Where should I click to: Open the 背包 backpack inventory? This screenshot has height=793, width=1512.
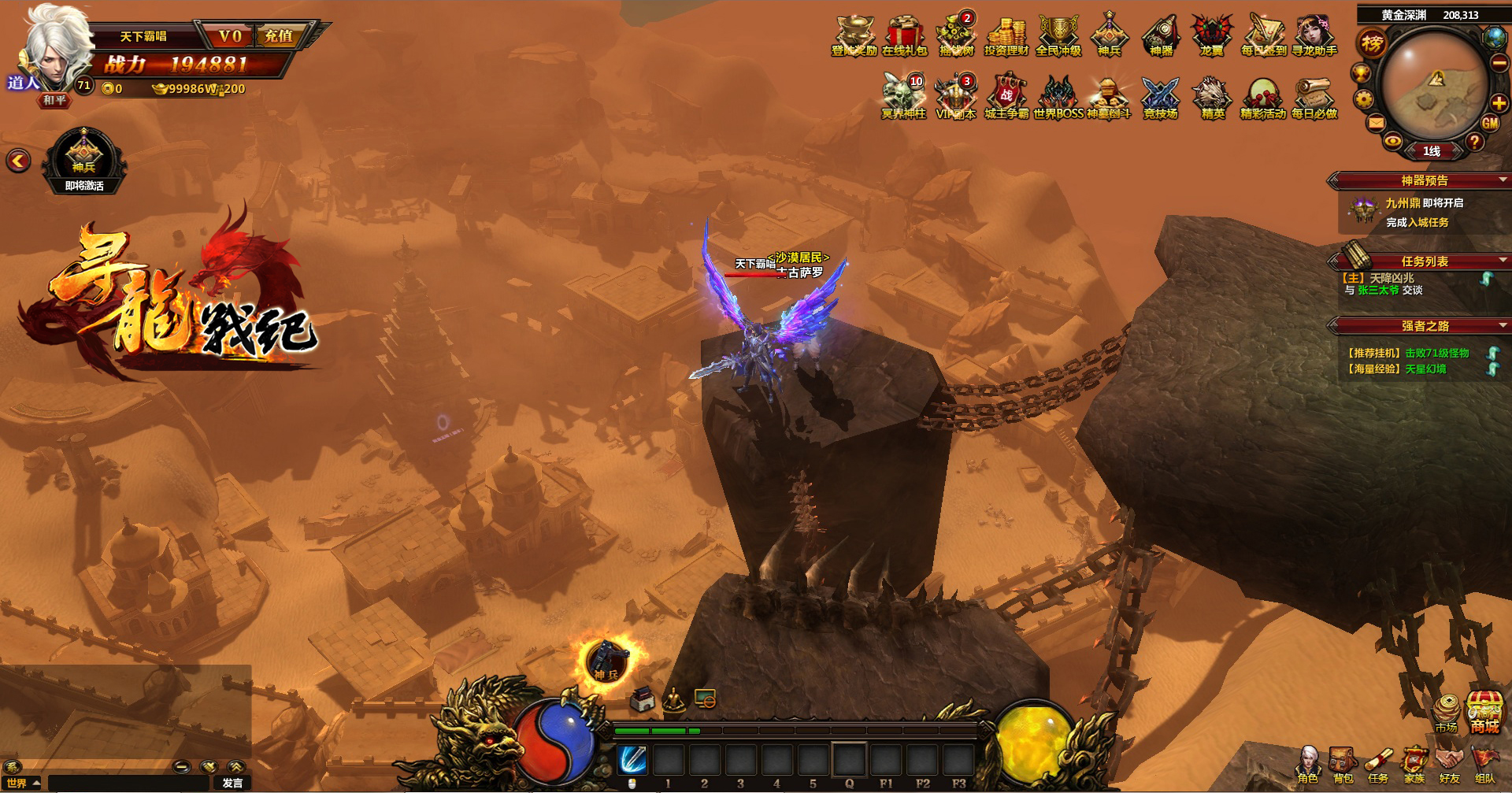point(1343,765)
